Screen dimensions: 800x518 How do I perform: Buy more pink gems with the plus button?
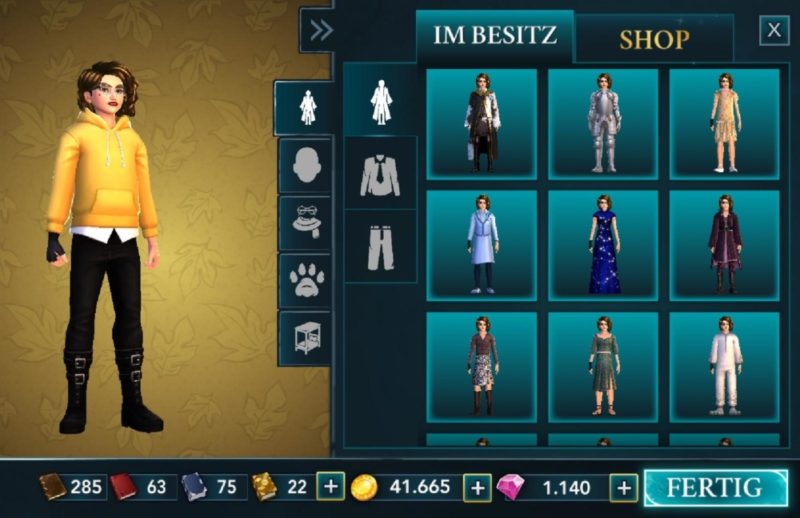pyautogui.click(x=624, y=487)
